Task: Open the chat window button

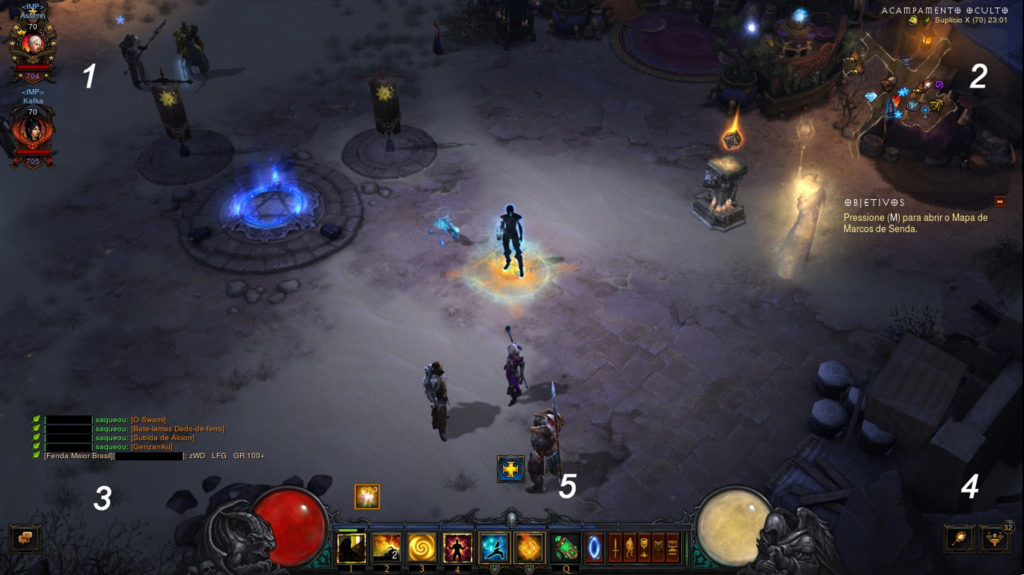Action: click(x=24, y=538)
